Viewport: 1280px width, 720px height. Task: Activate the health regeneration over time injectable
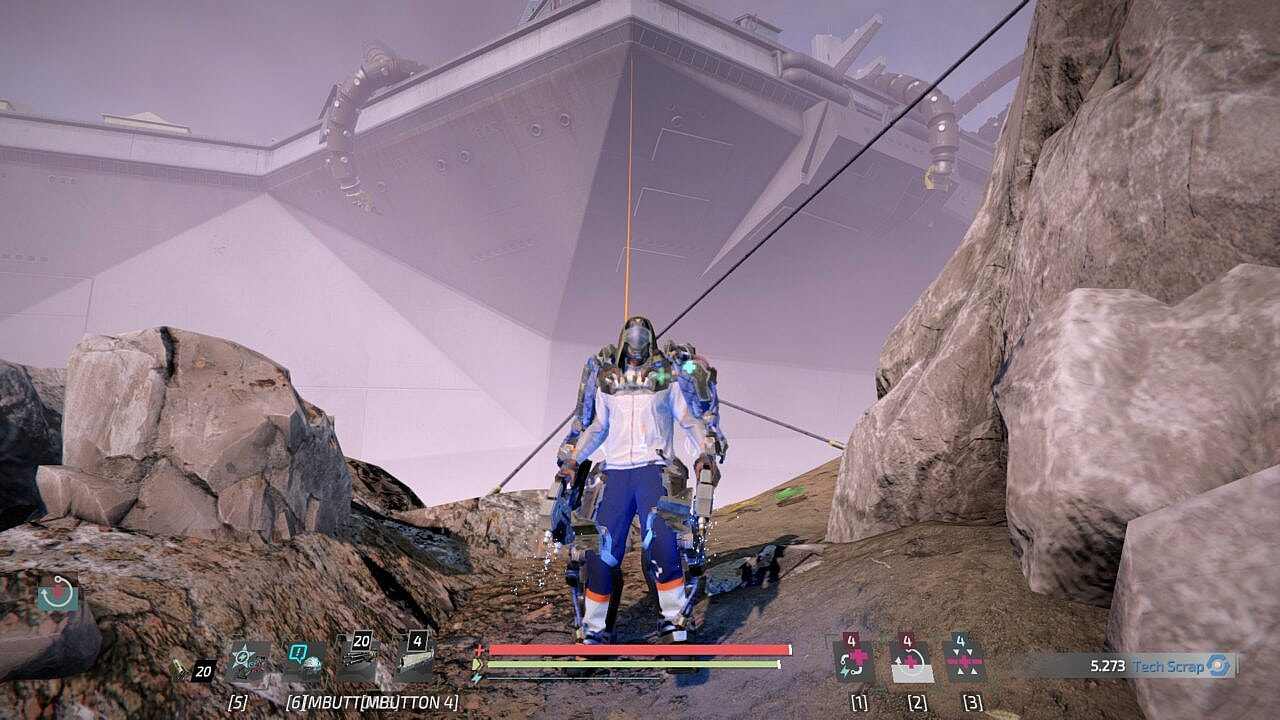[x=910, y=661]
